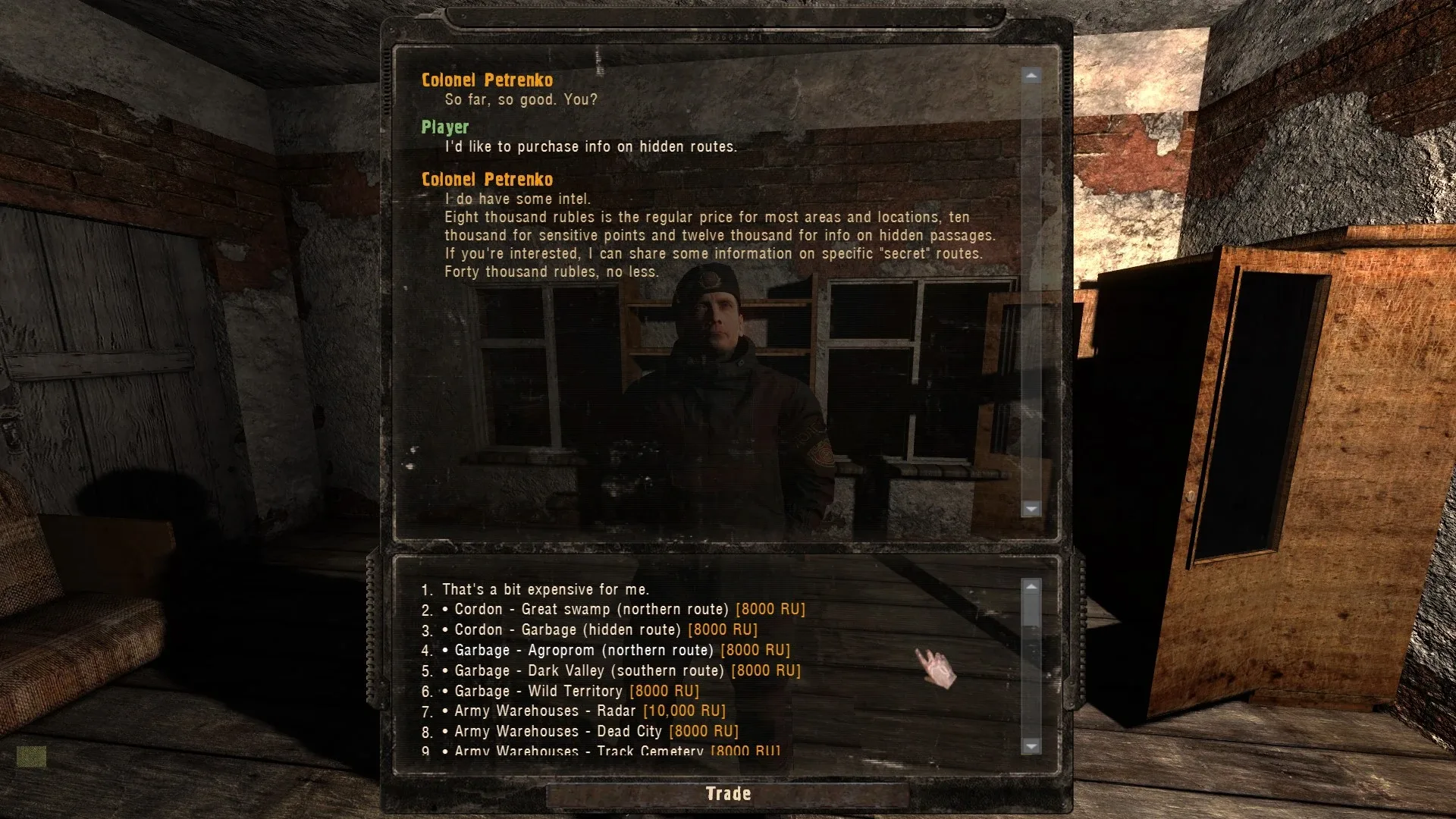Click the serial number strip atop the dialog frame
Image resolution: width=1456 pixels, height=819 pixels.
[726, 36]
